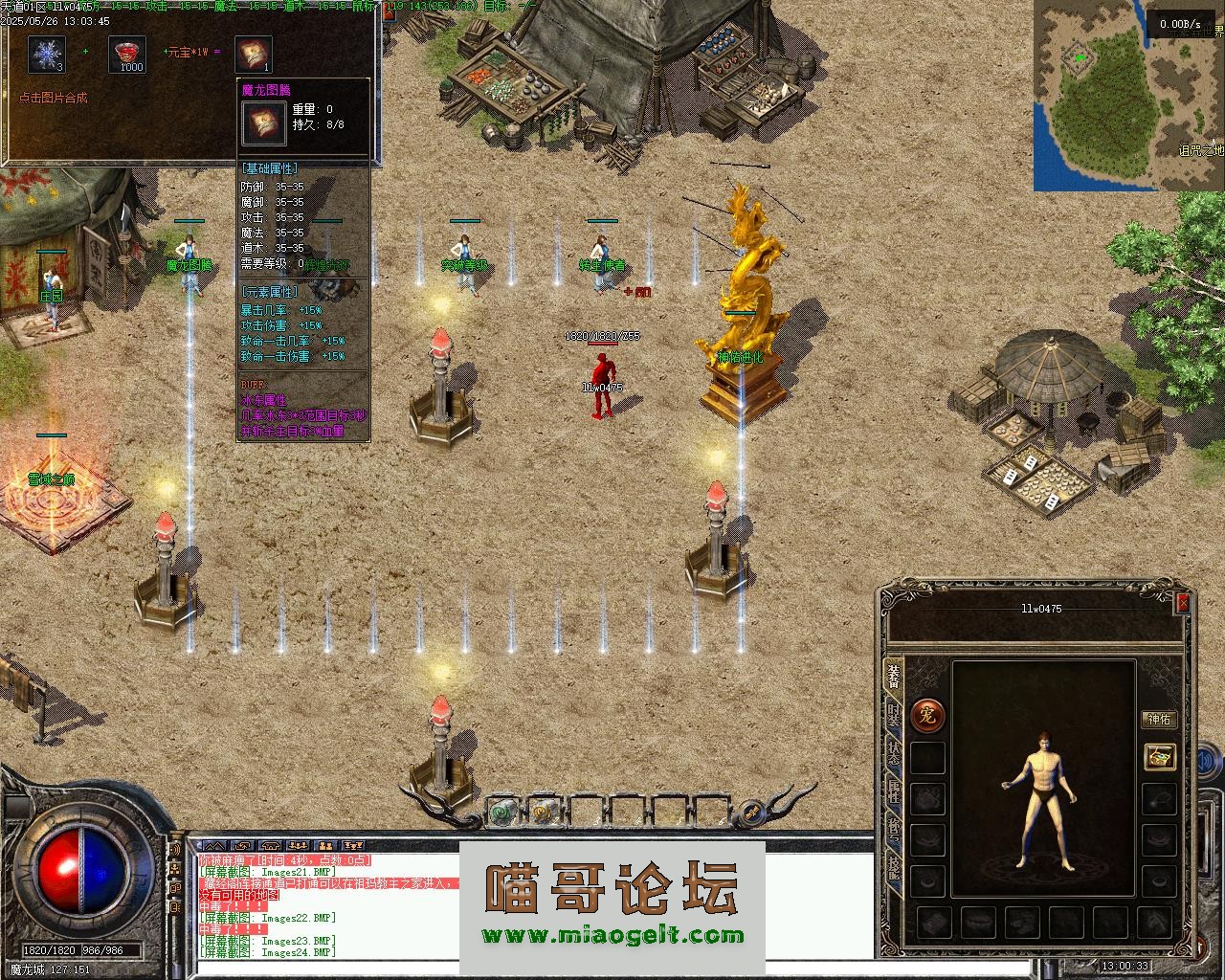Close the character equipment panel

click(1183, 603)
